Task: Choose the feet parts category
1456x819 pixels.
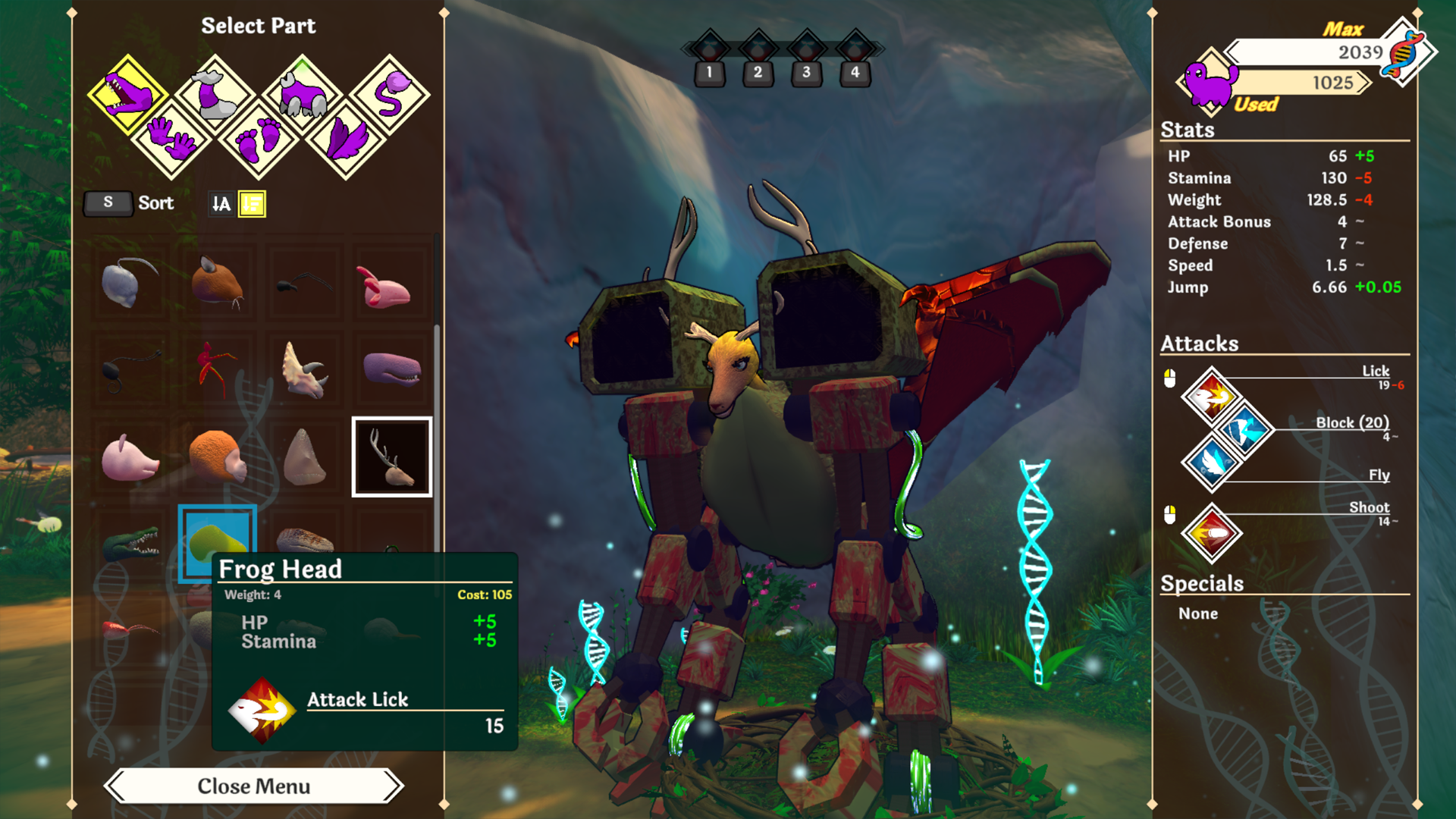Action: point(258,138)
